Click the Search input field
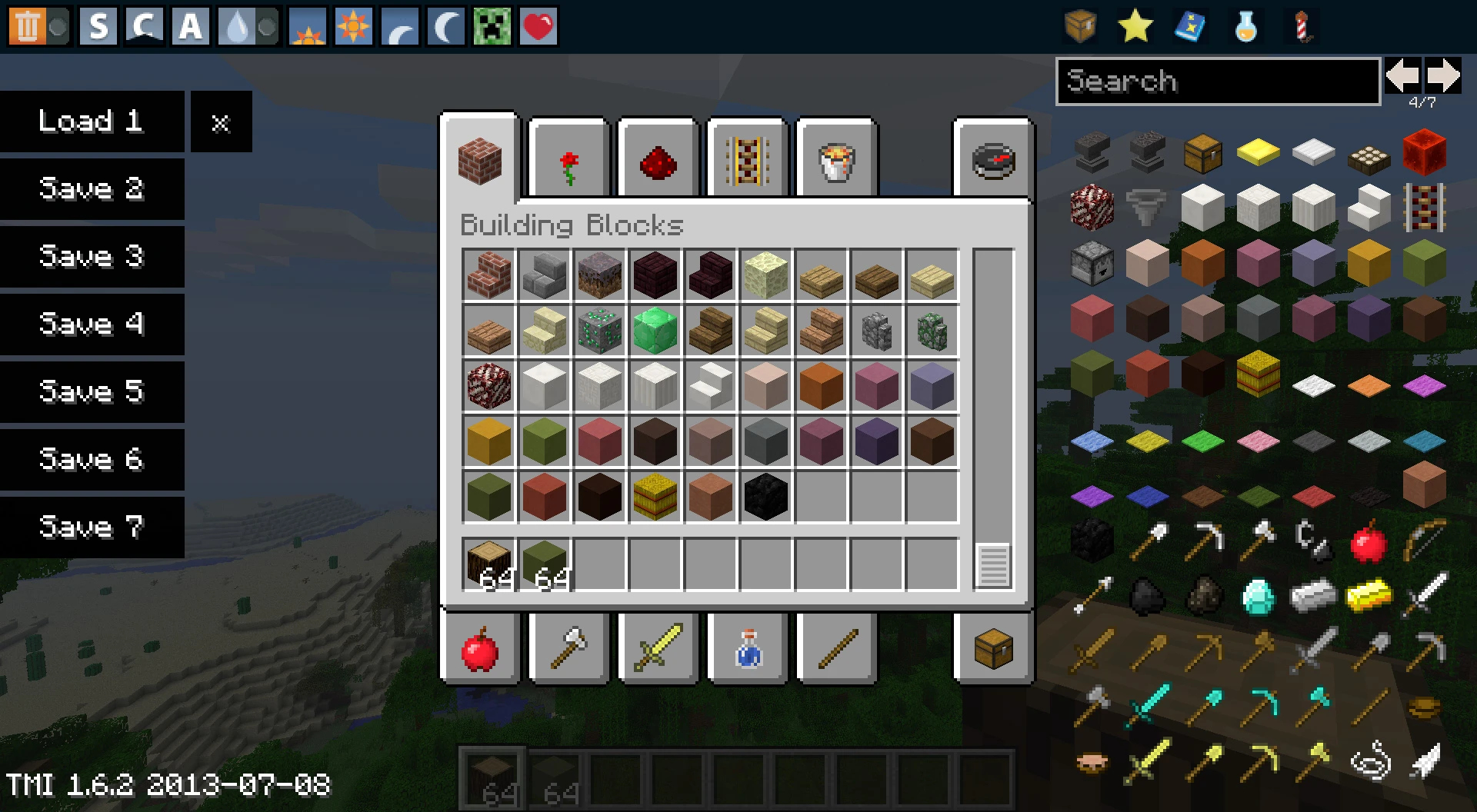1477x812 pixels. pos(1218,82)
